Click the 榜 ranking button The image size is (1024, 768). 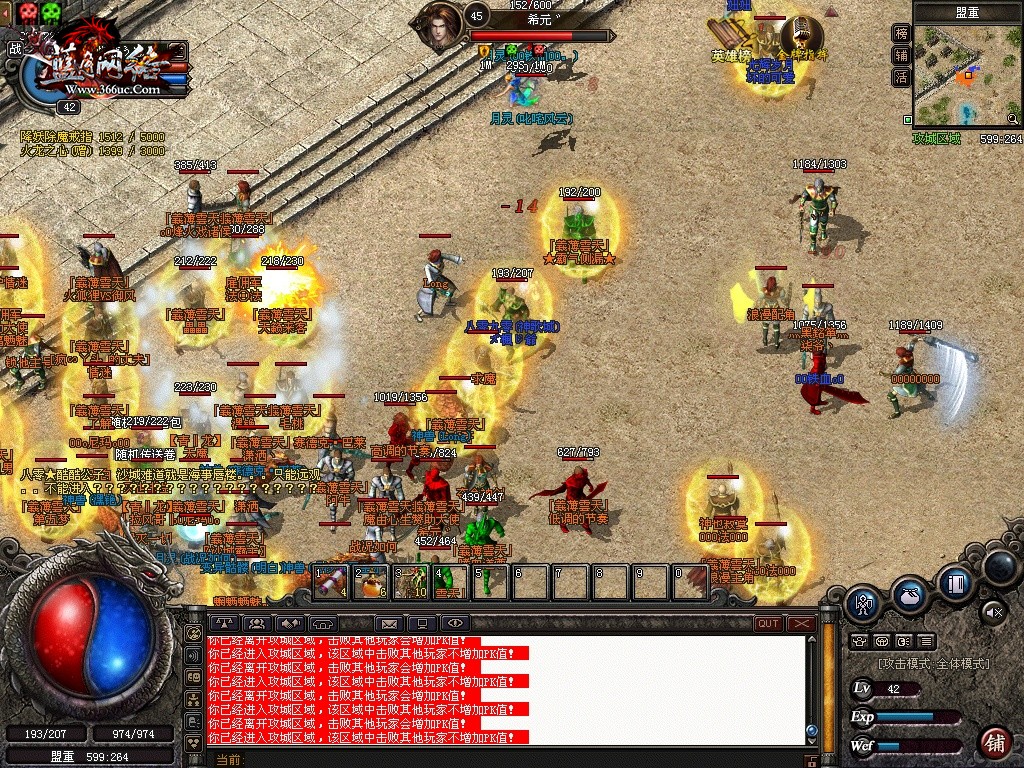901,33
